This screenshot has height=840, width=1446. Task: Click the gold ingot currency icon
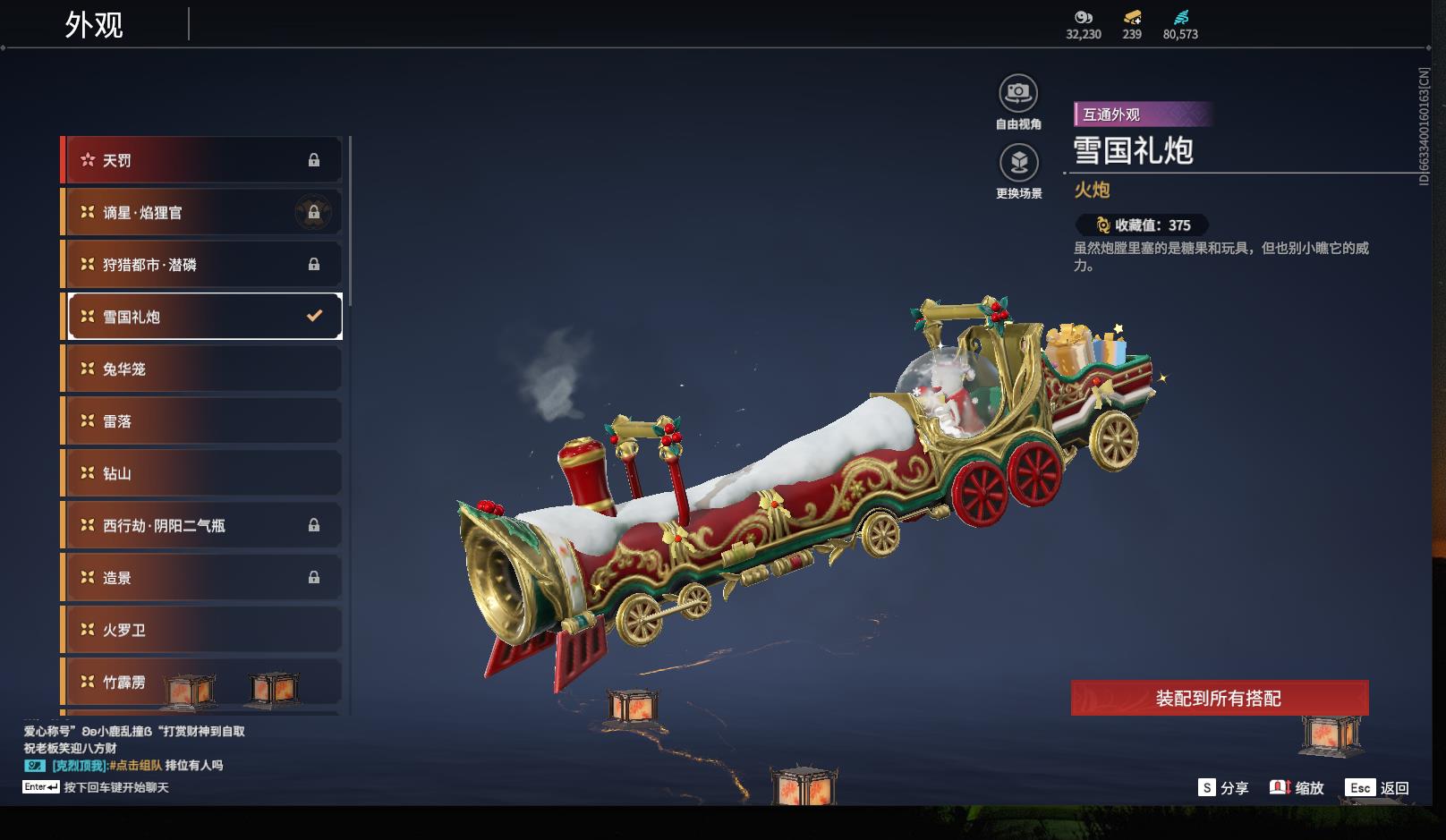(x=1132, y=18)
